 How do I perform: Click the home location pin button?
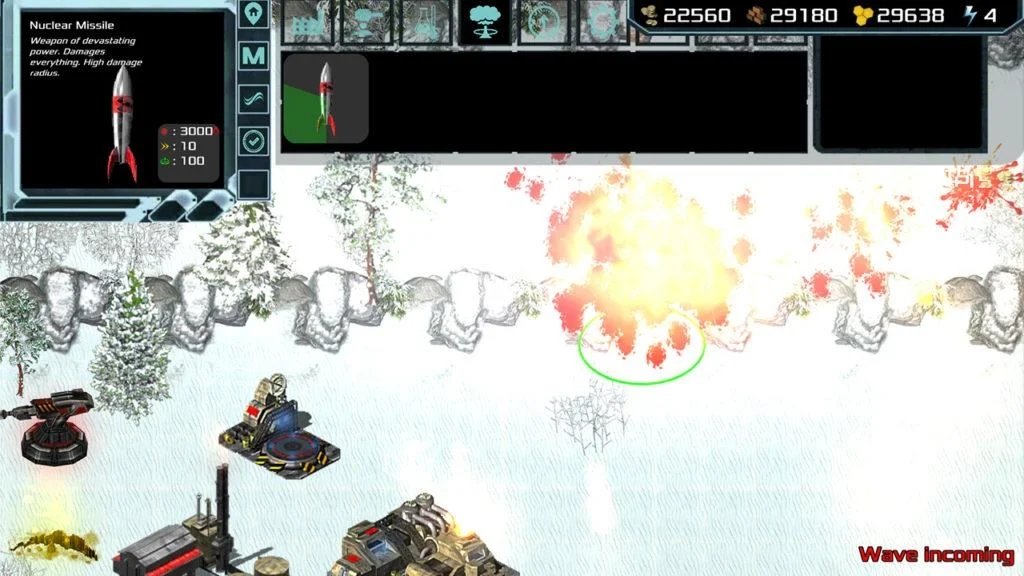254,14
